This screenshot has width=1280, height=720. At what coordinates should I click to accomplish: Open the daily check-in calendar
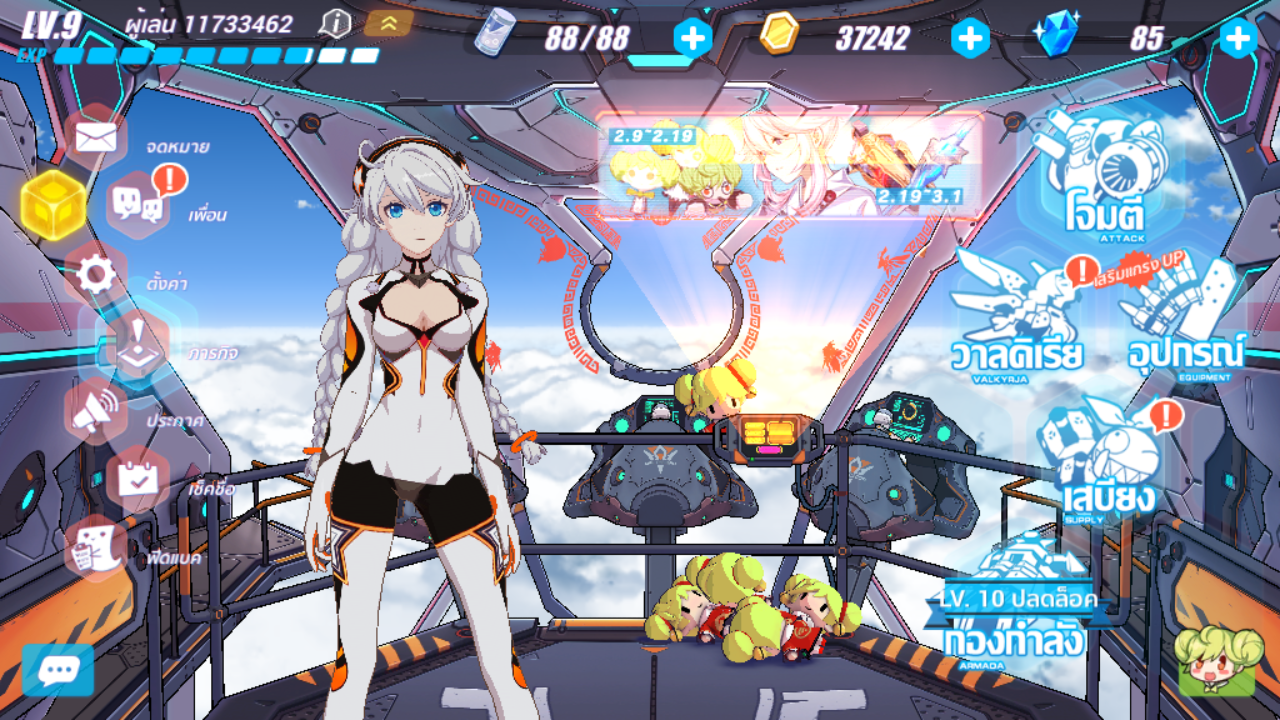coord(137,478)
